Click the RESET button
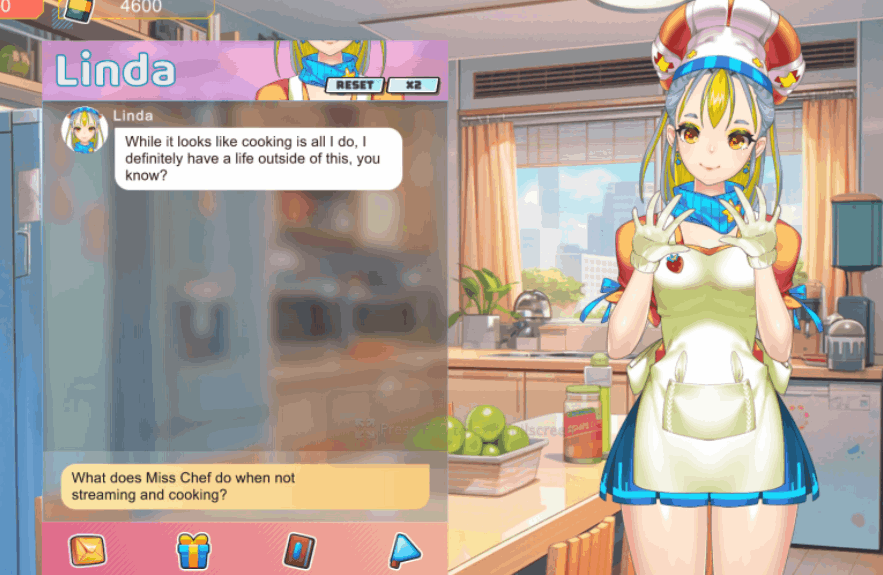Screen dimensions: 883x575 click(x=354, y=85)
